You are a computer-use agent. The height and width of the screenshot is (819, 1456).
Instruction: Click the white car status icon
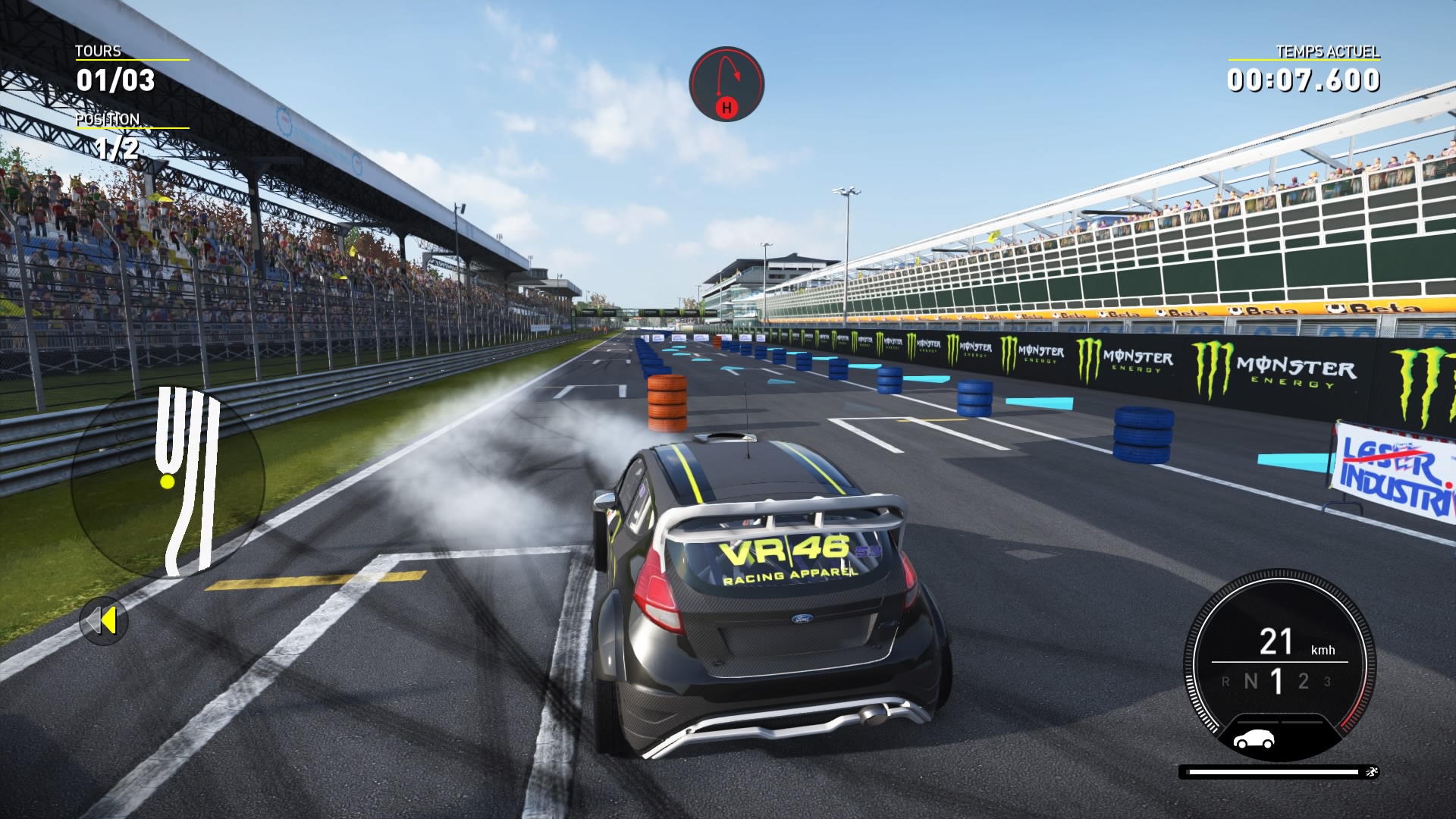tap(1254, 739)
